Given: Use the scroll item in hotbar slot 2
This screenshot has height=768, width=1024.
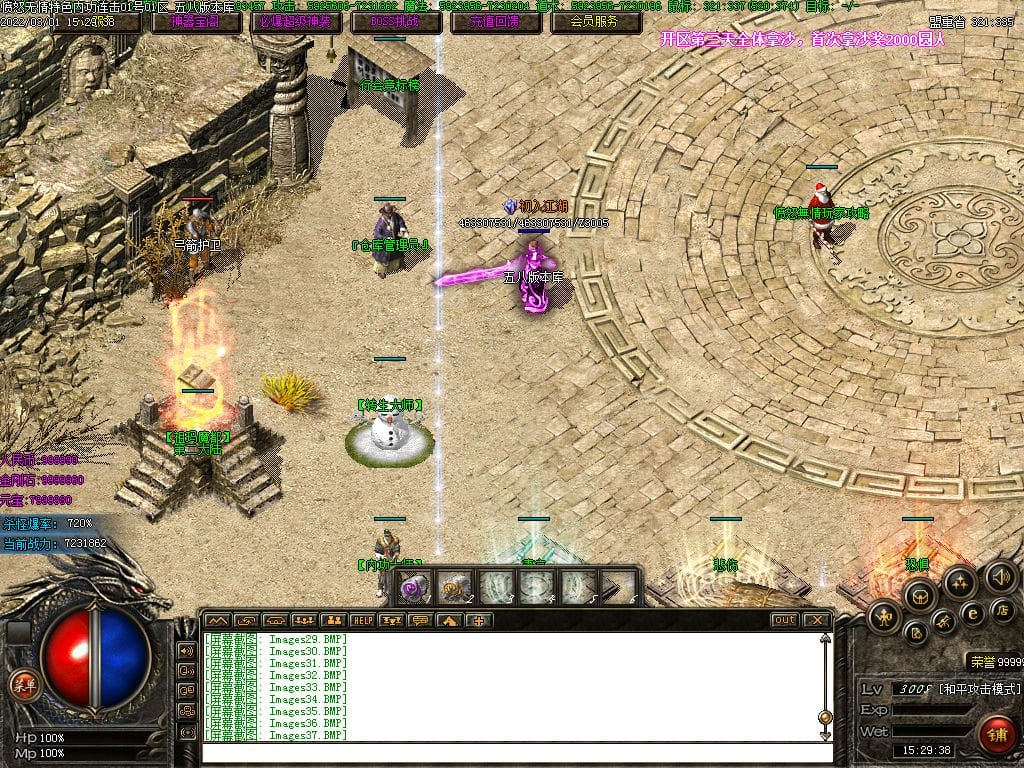Looking at the screenshot, I should [456, 588].
